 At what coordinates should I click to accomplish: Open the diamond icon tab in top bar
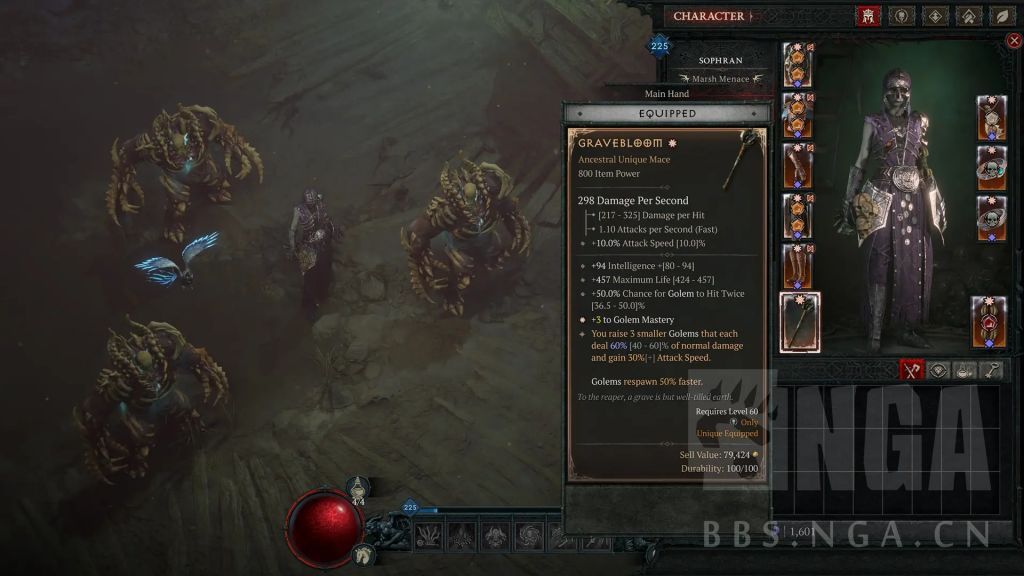tap(935, 16)
